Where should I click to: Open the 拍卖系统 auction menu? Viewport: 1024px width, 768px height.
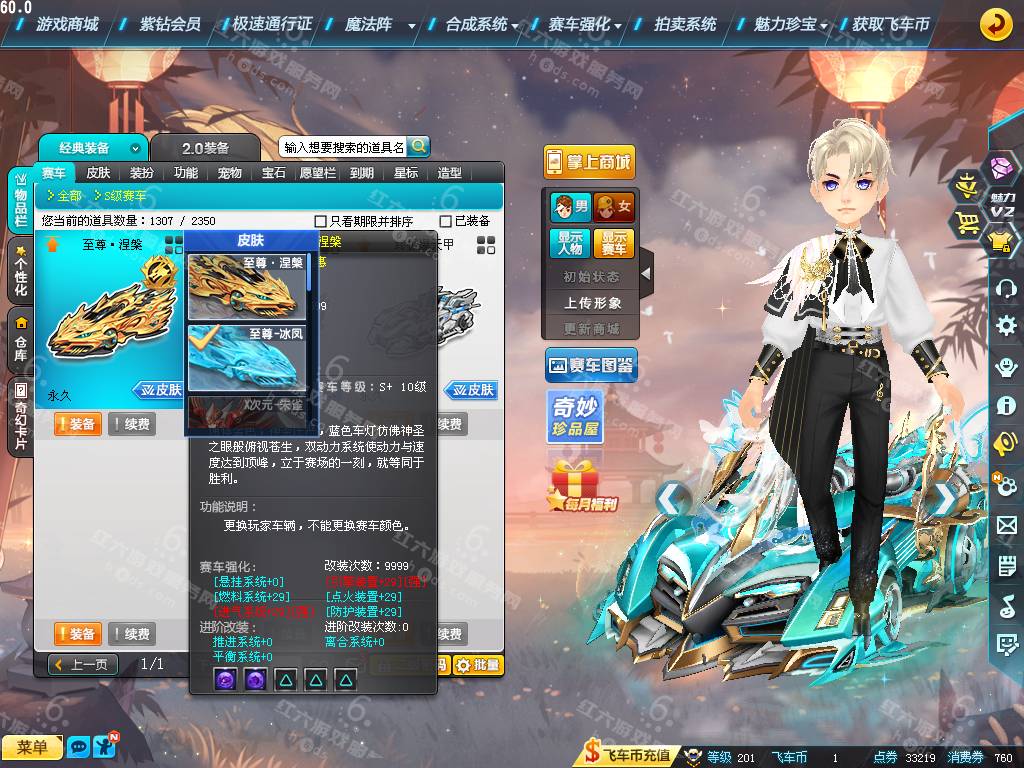(685, 24)
